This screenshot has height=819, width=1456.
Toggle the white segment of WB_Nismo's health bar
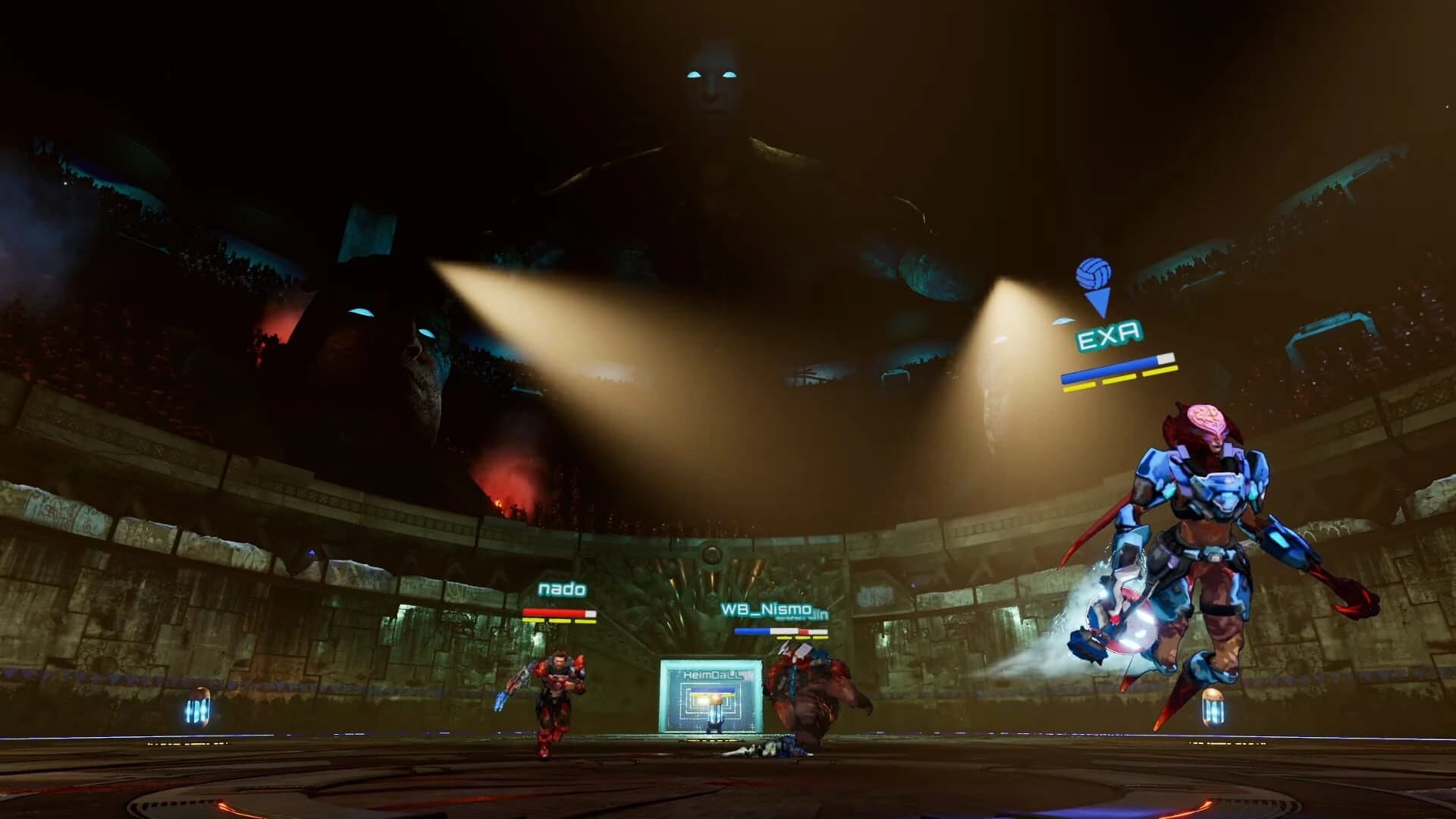coord(783,630)
